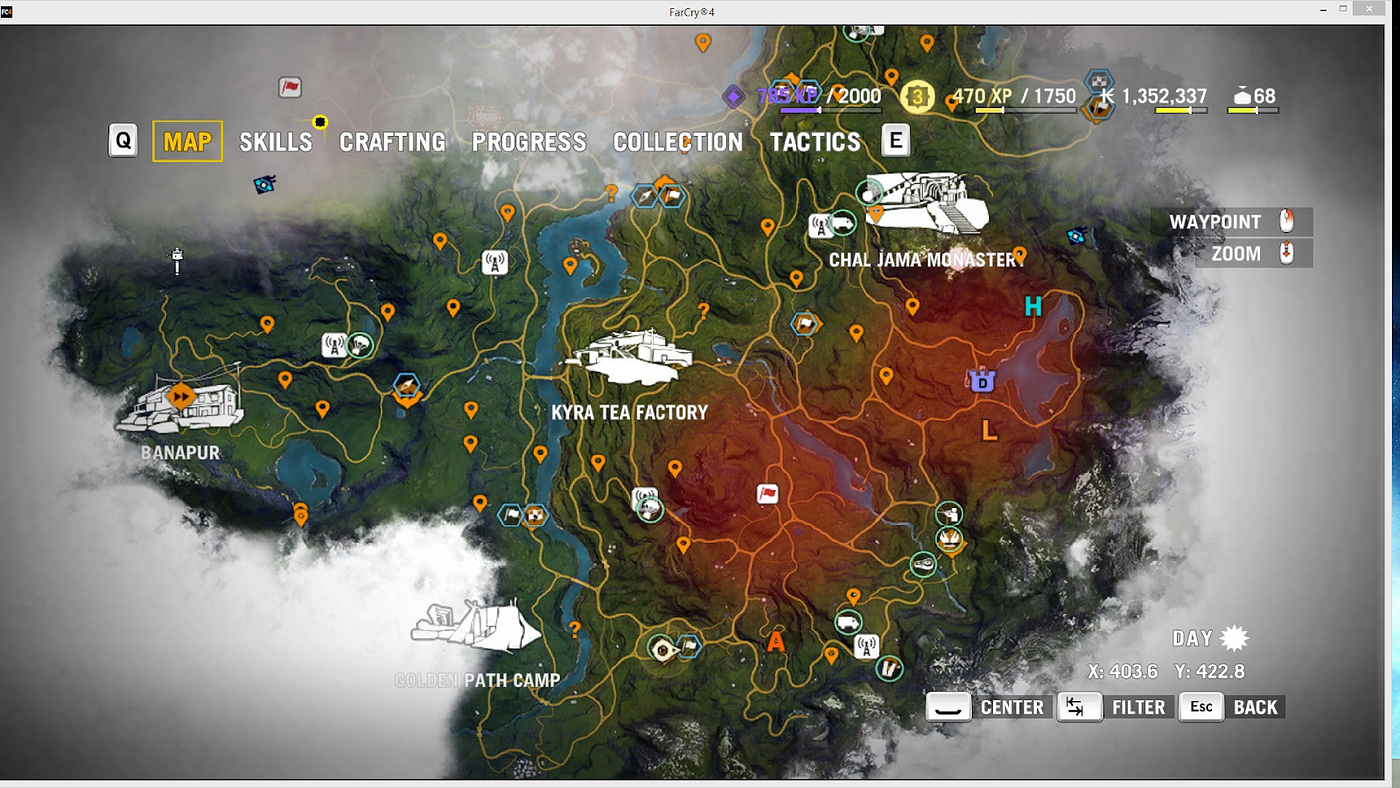1400x788 pixels.
Task: Click the BACK button
Action: [1256, 707]
